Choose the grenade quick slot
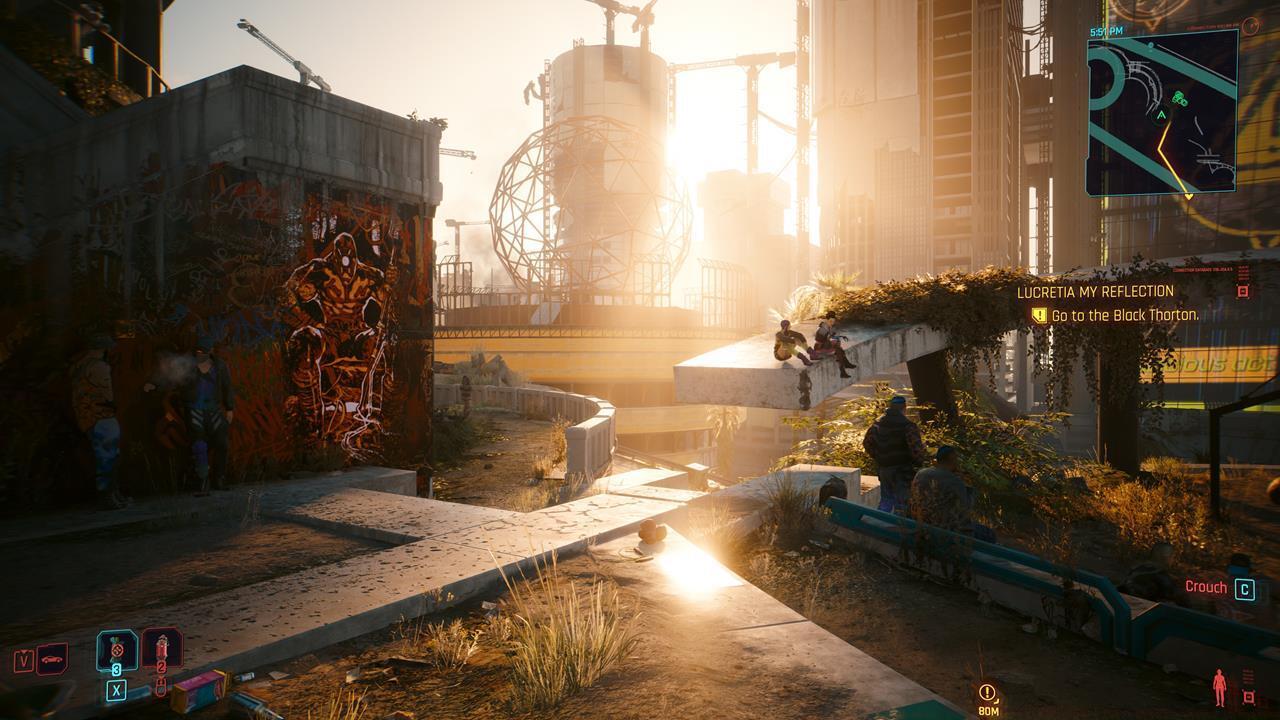Image resolution: width=1280 pixels, height=720 pixels. click(x=117, y=650)
